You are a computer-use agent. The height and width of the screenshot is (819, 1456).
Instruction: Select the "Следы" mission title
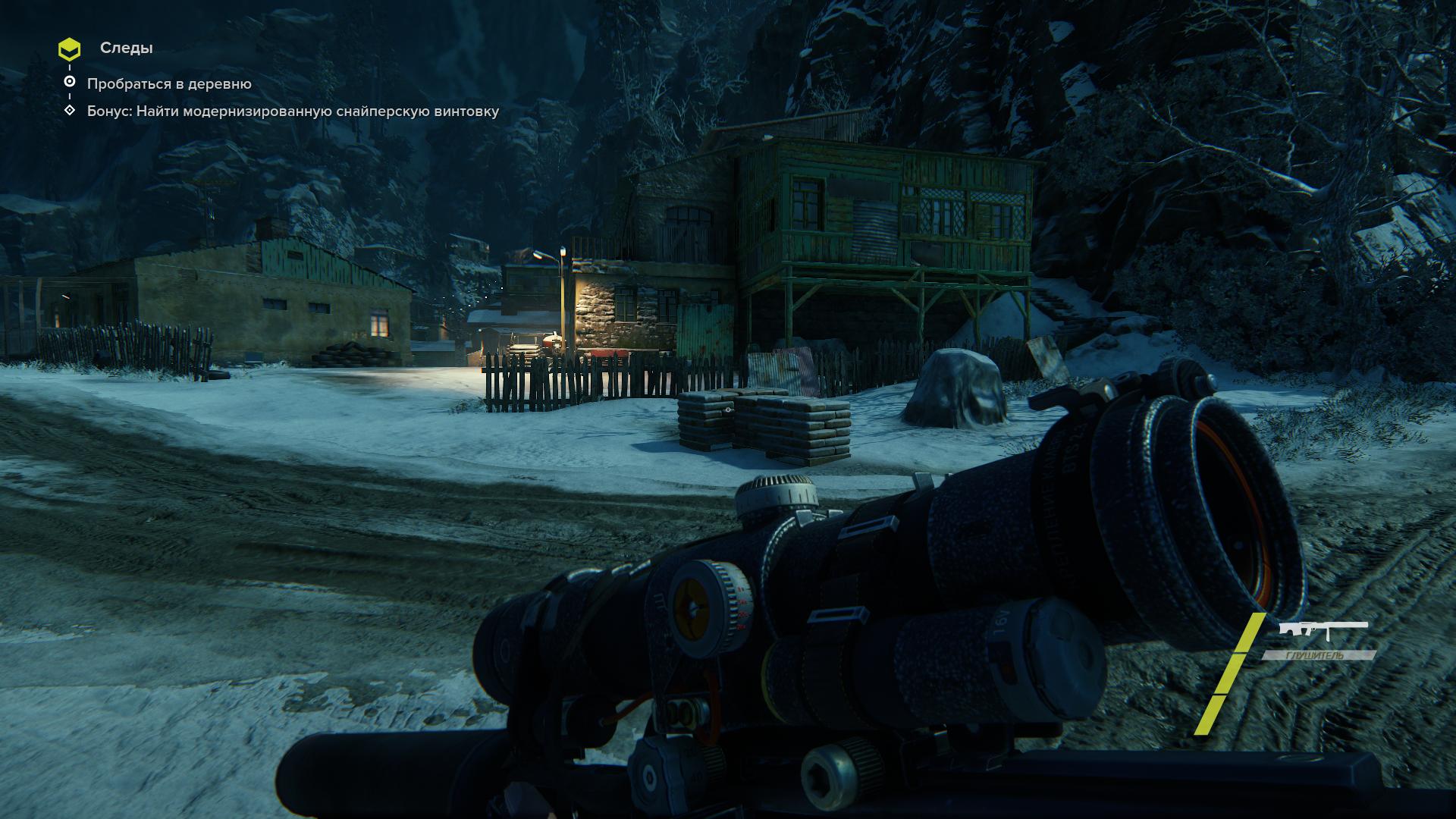click(126, 48)
